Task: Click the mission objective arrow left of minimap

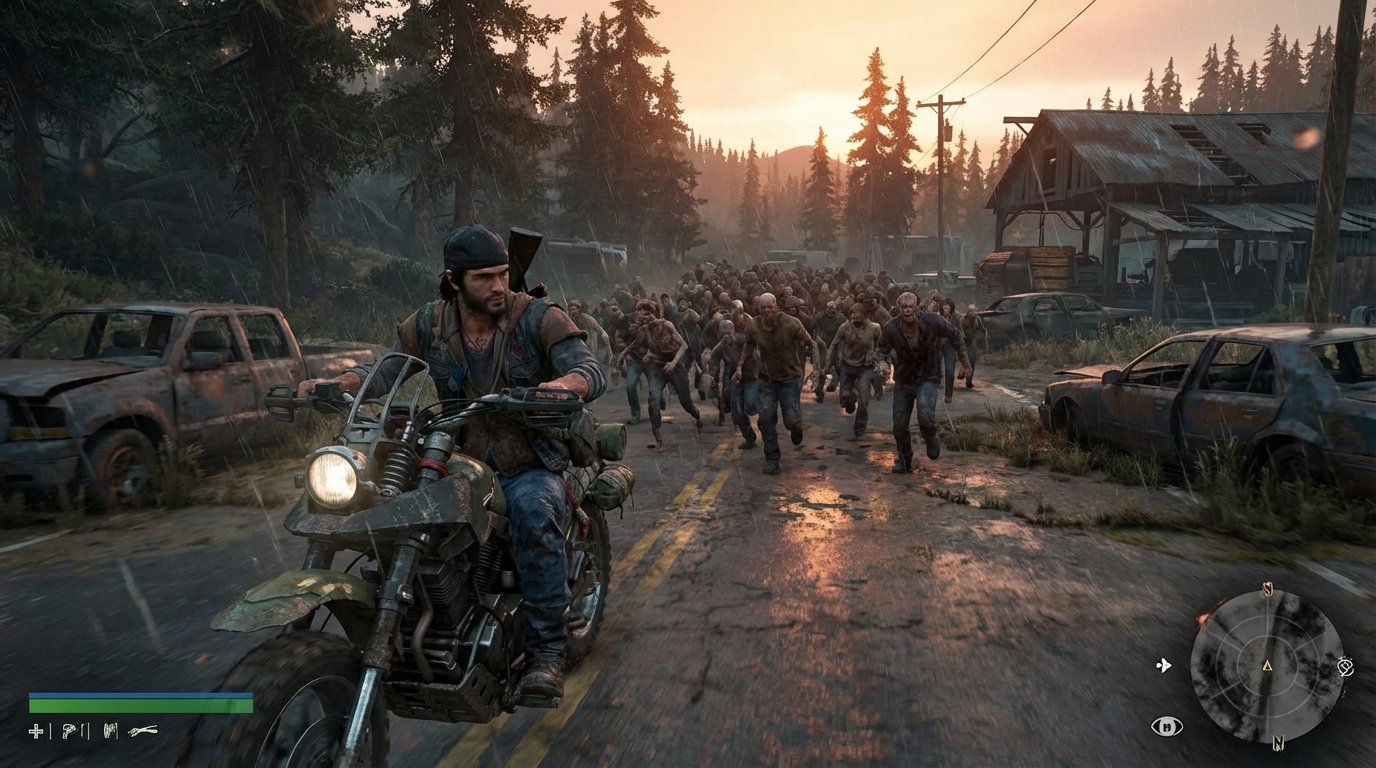Action: [x=1164, y=664]
